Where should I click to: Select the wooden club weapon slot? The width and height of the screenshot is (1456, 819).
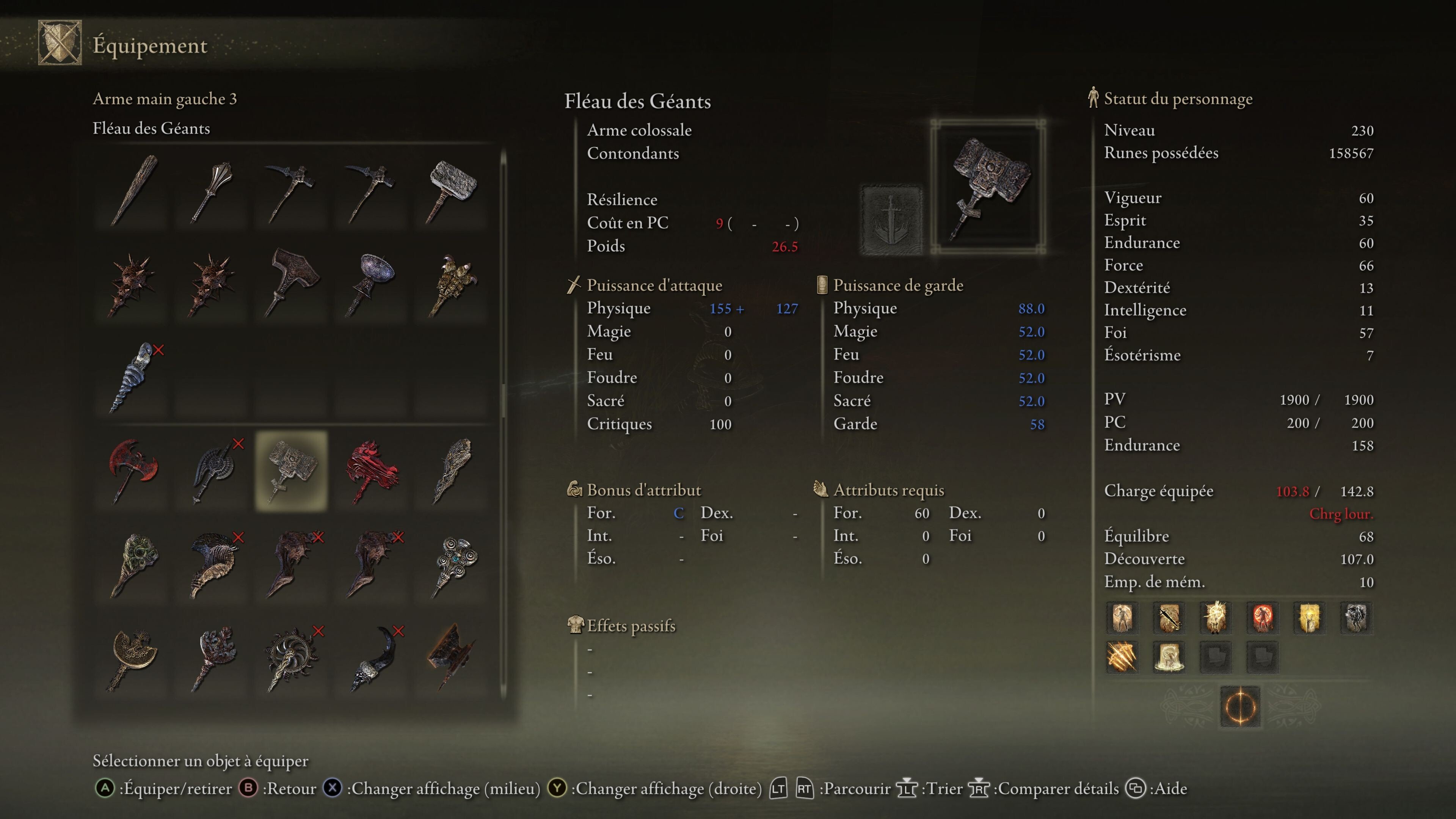(x=133, y=190)
